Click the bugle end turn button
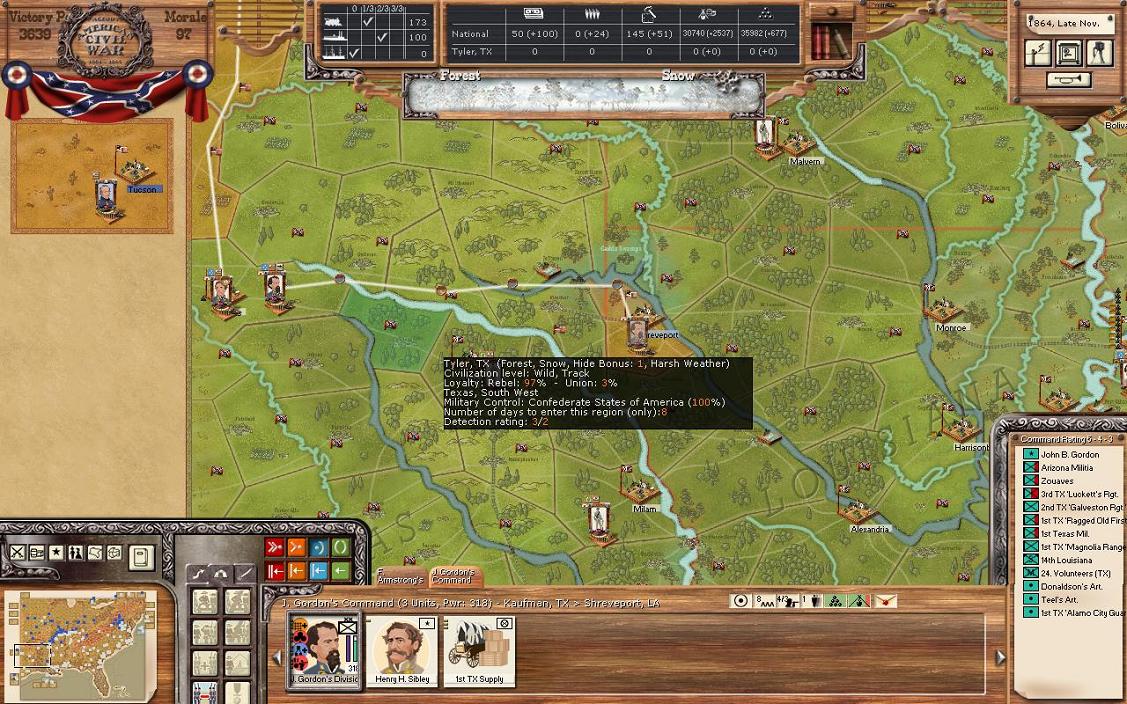The image size is (1127, 704). click(x=1069, y=79)
